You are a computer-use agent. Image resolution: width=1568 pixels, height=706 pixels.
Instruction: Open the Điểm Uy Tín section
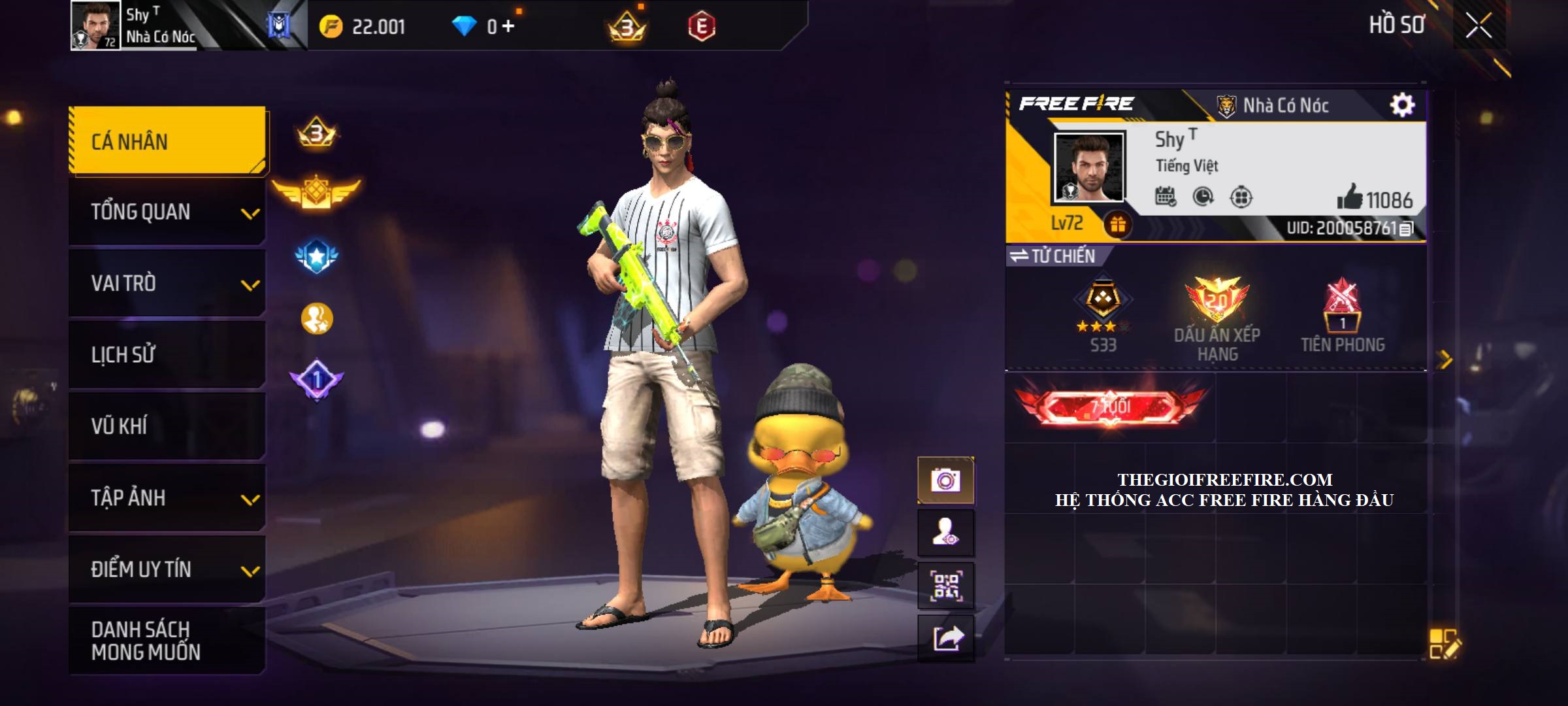[x=167, y=569]
